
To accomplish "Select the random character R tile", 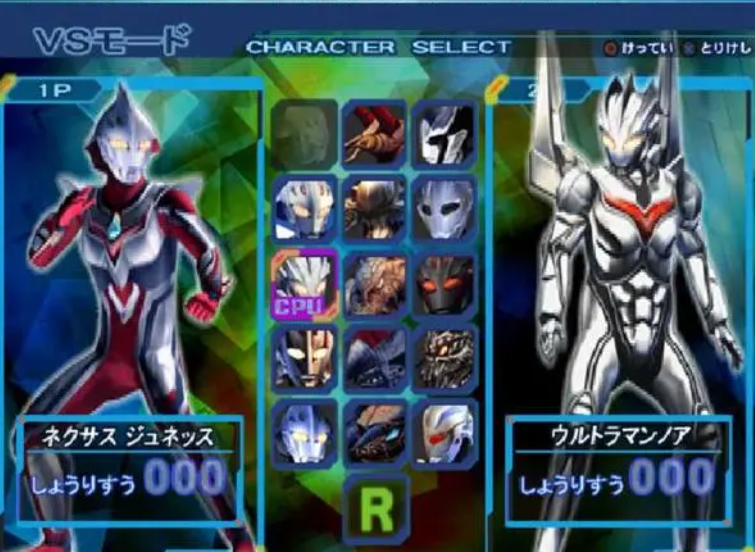I will point(376,509).
